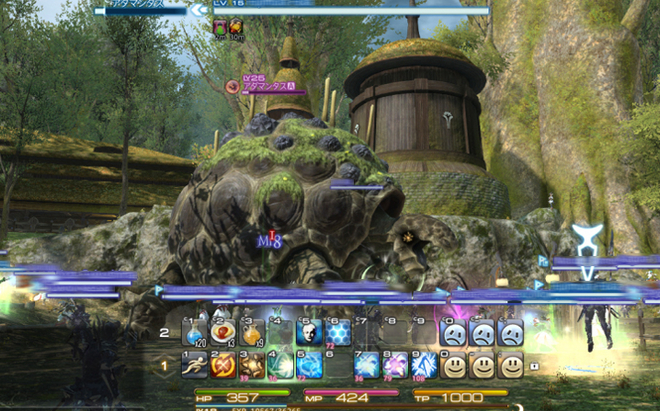
Task: Fire the blue lightning bolt skill
Action: 424,365
